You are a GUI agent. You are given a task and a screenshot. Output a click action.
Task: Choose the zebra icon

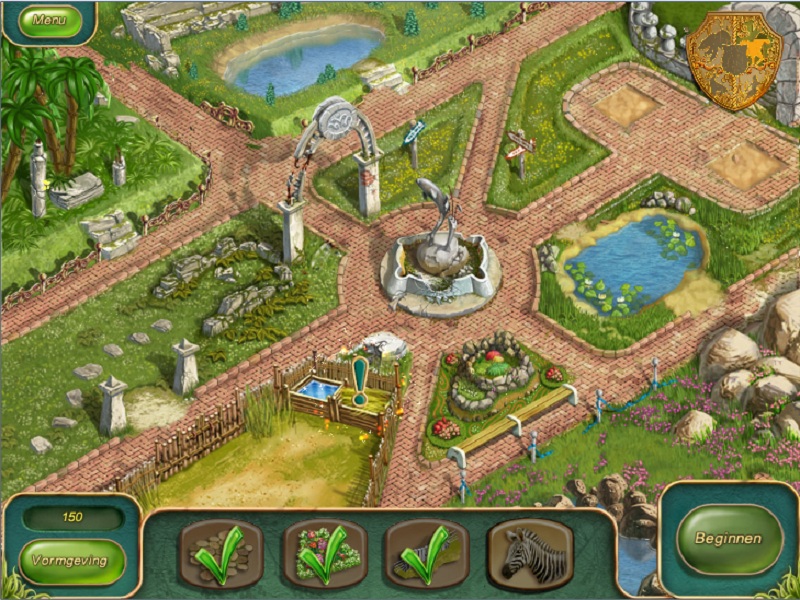tap(529, 553)
